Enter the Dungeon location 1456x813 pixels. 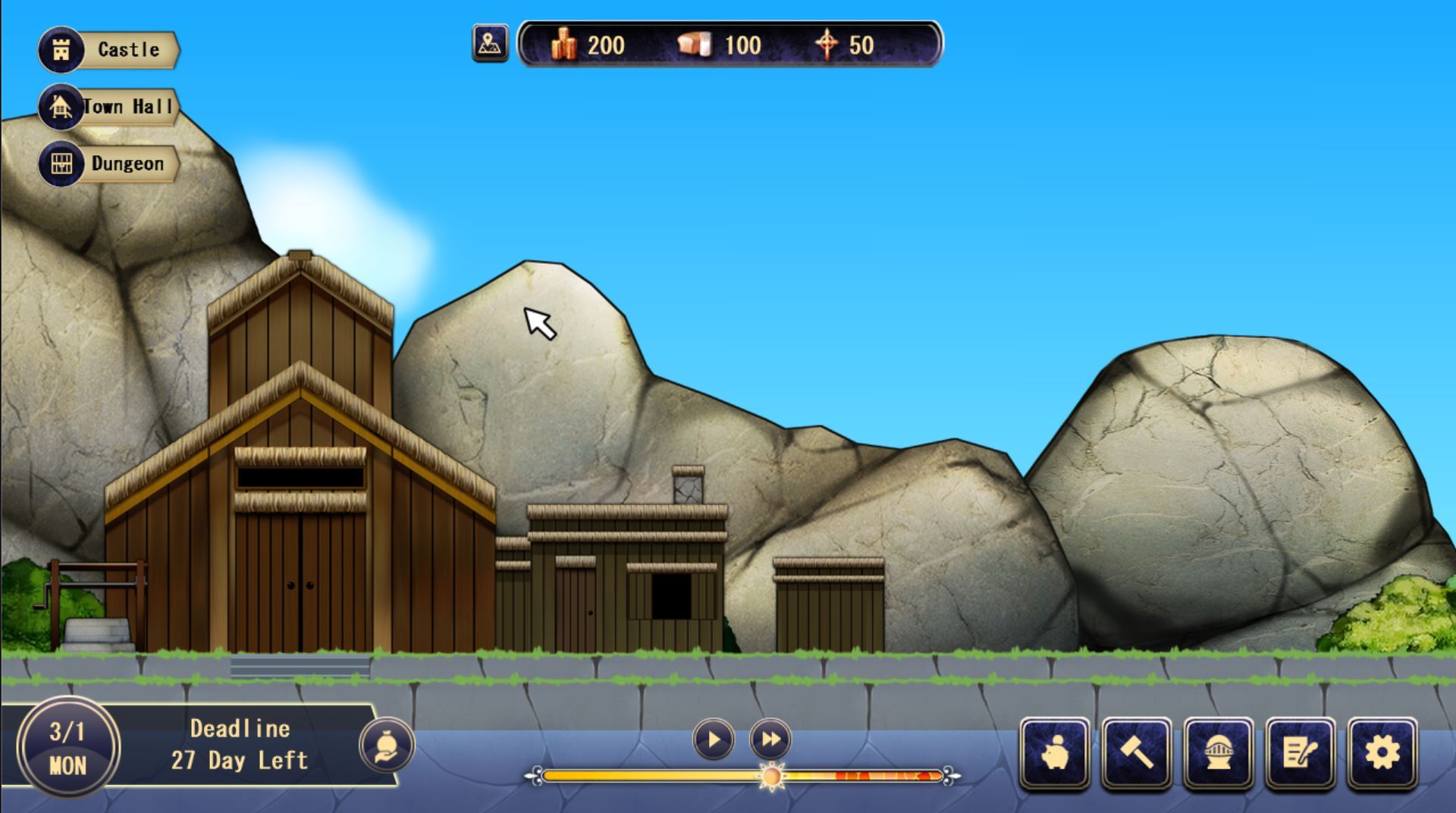tap(109, 164)
